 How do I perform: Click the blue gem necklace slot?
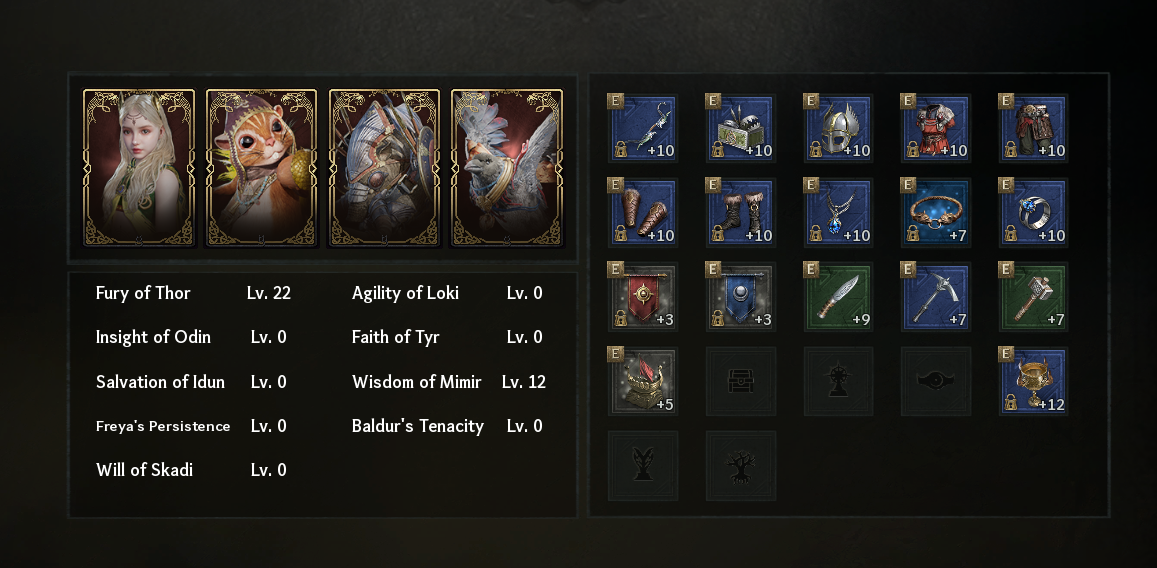[839, 213]
